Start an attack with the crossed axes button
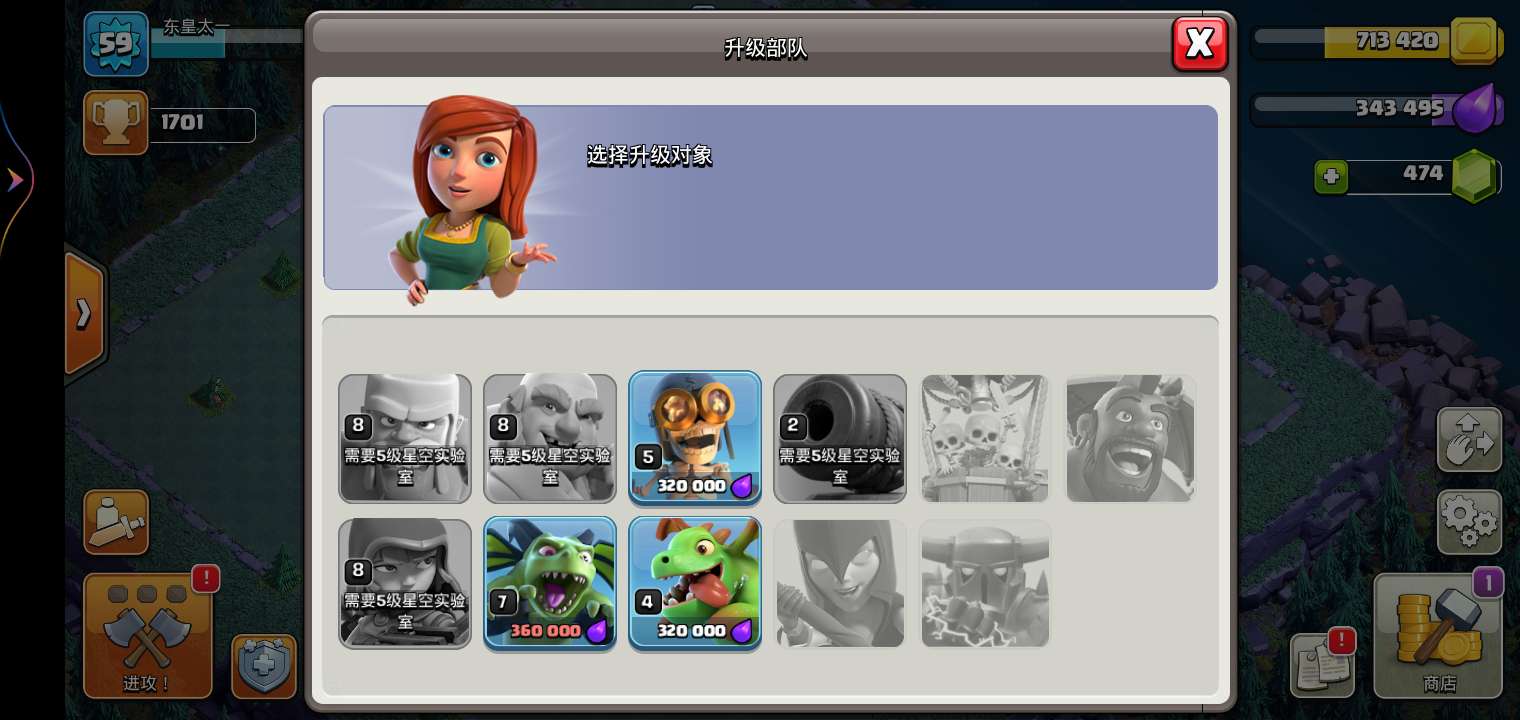 148,635
